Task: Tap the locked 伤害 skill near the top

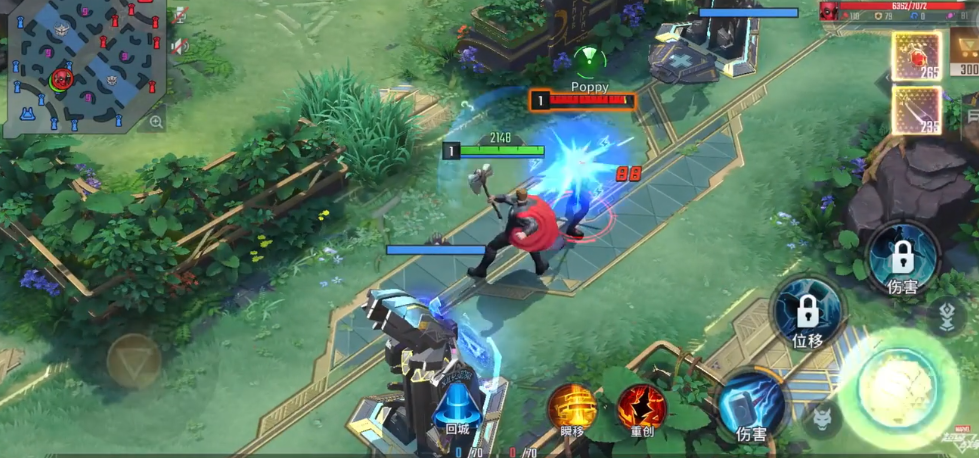Action: tap(902, 258)
